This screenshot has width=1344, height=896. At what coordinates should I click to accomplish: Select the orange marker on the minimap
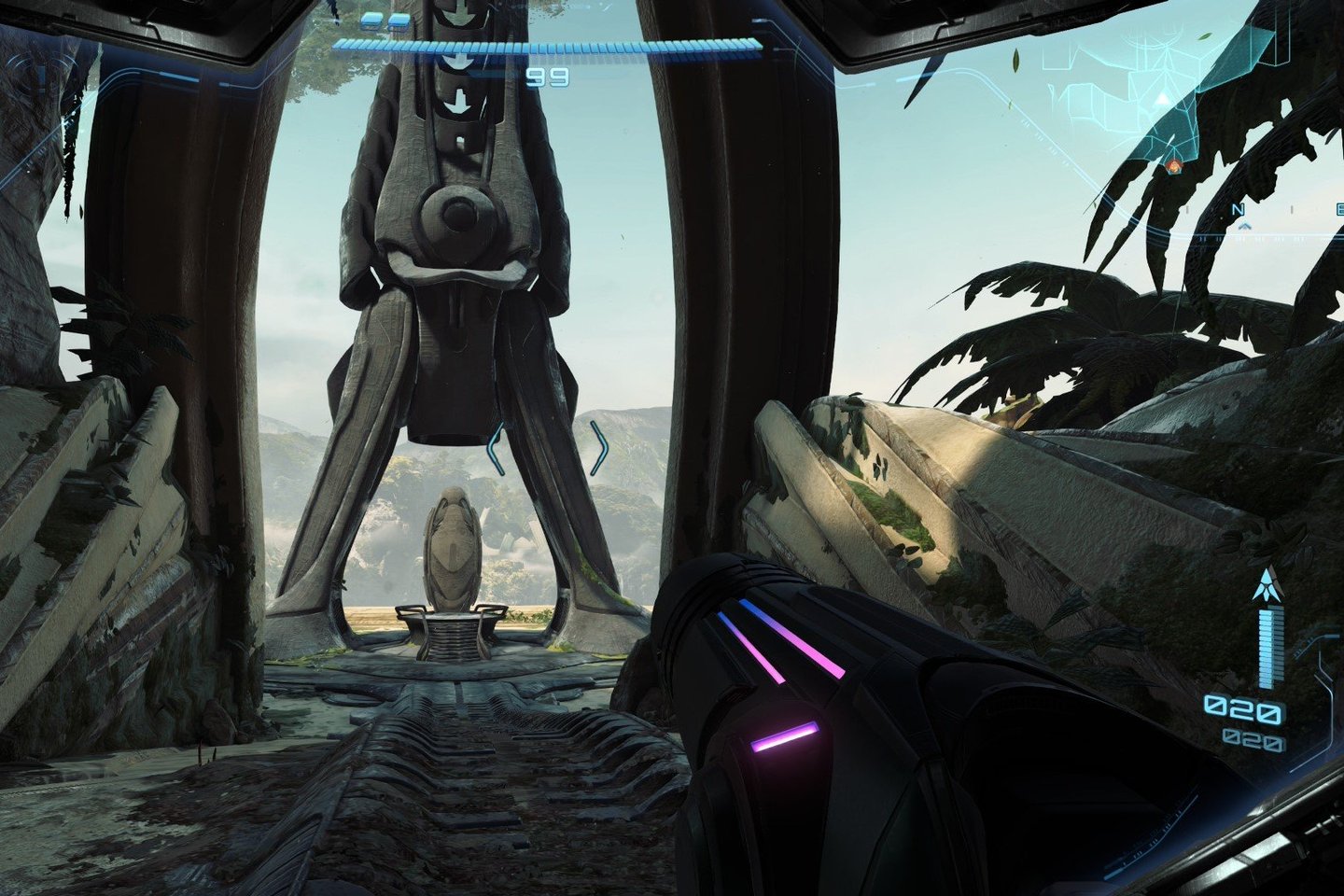(1174, 166)
